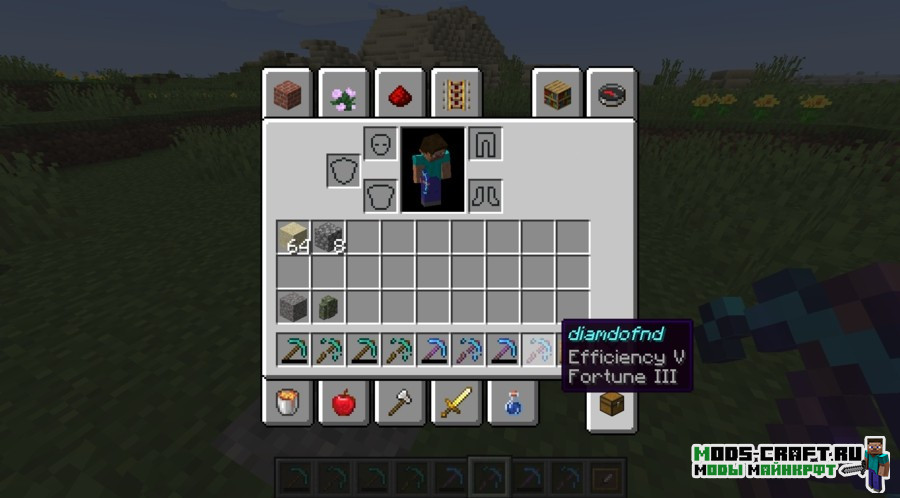
Task: Open the bookshelf Saved Toolbars tab
Action: [557, 95]
